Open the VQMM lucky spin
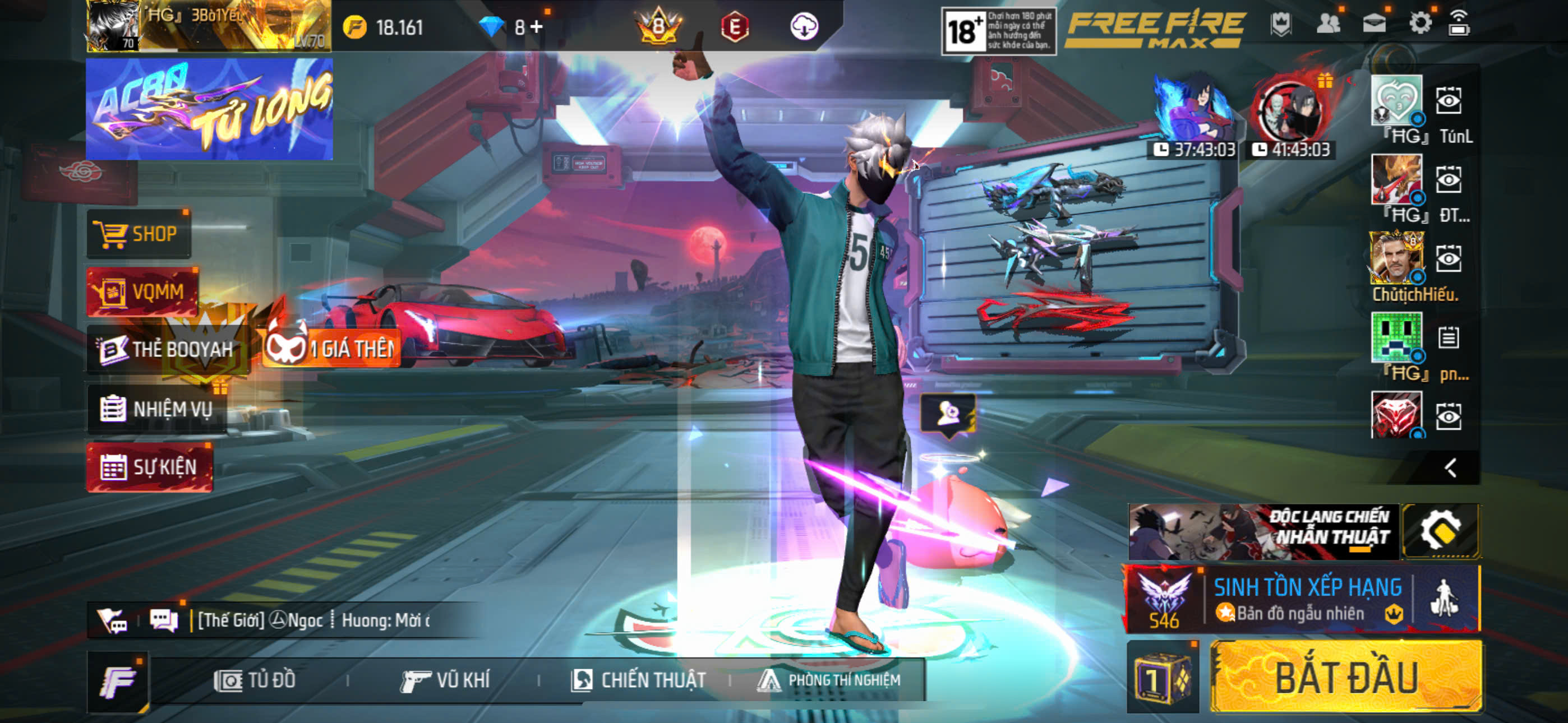The height and width of the screenshot is (723, 1568). (142, 291)
